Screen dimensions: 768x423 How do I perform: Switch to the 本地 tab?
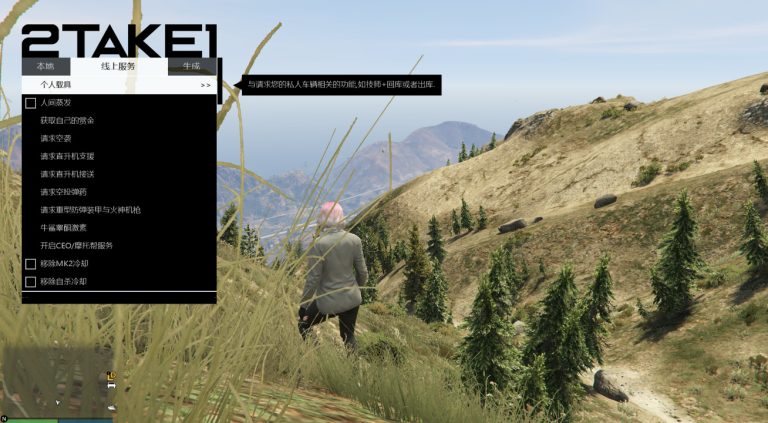click(x=45, y=66)
